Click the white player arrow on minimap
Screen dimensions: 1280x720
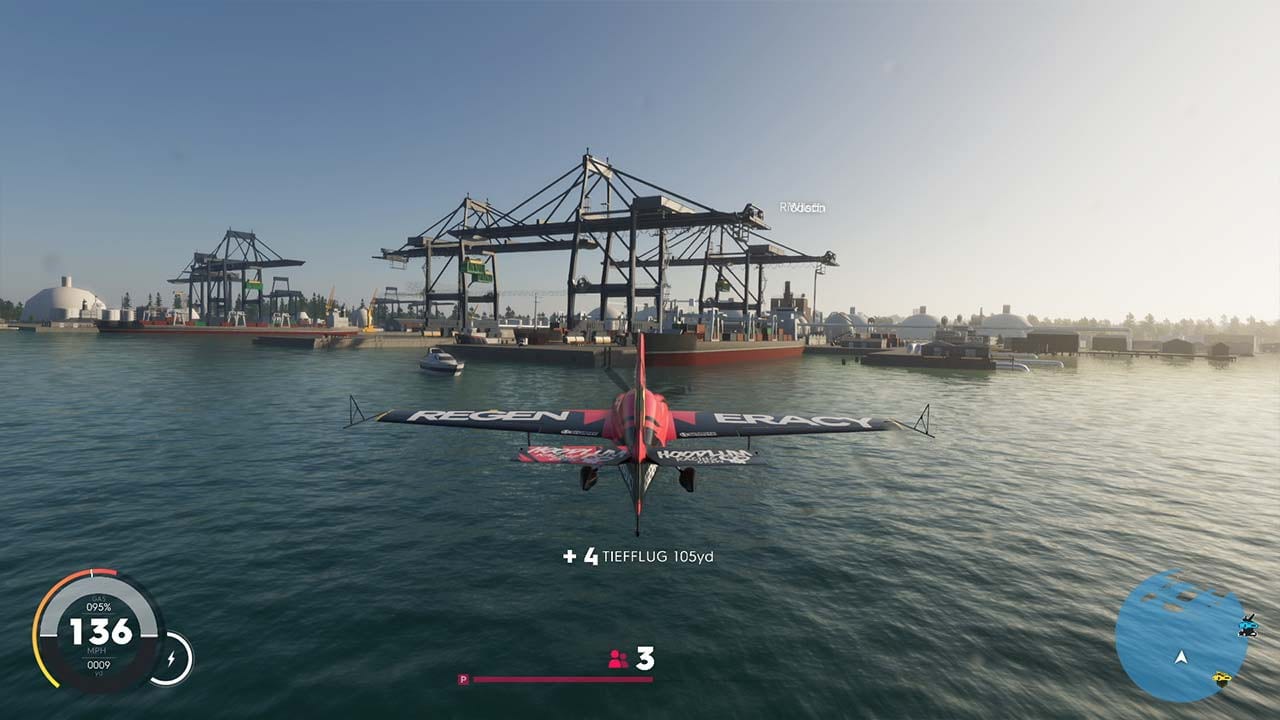1181,657
